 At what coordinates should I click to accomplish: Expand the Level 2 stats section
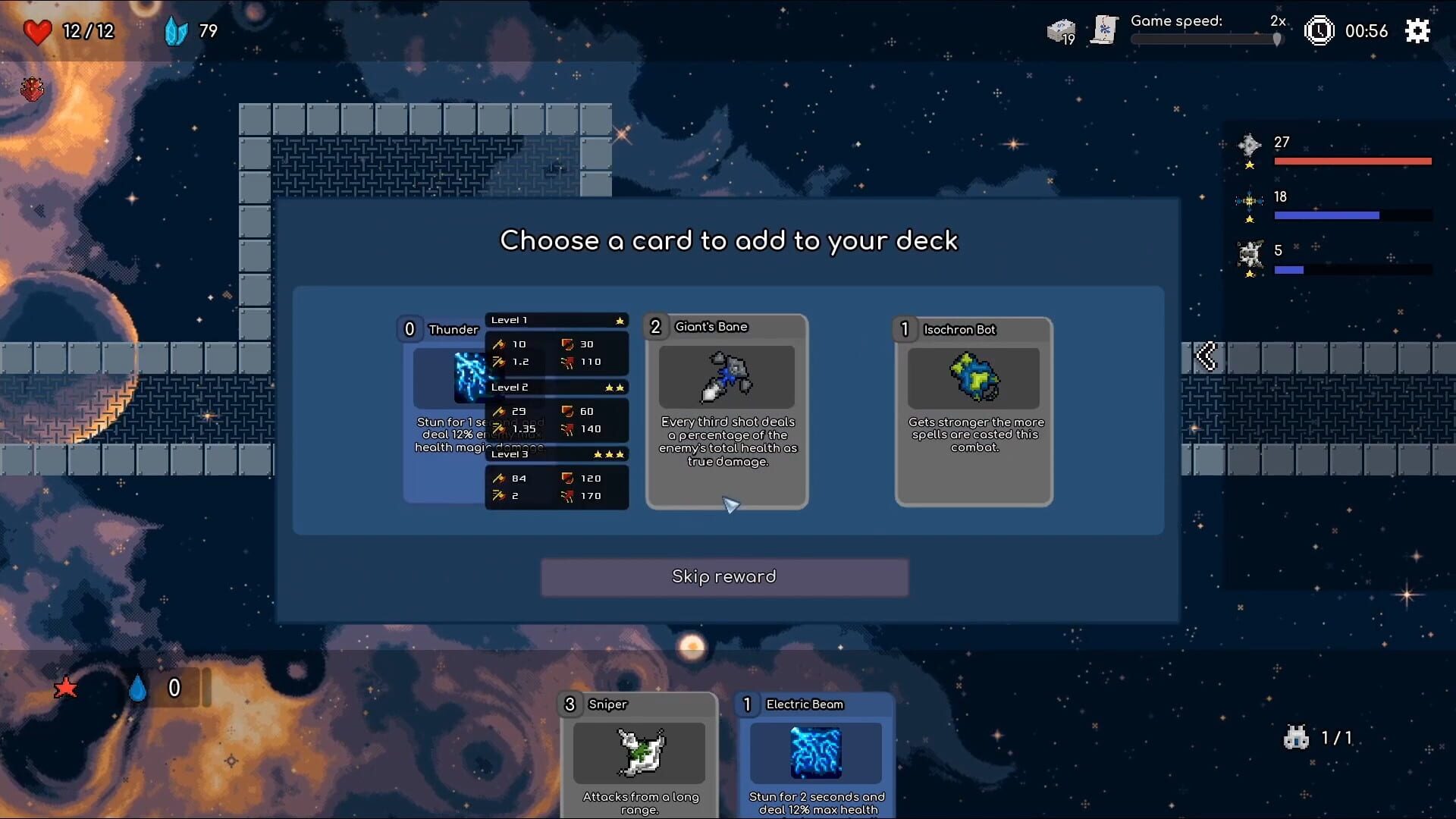(x=557, y=388)
